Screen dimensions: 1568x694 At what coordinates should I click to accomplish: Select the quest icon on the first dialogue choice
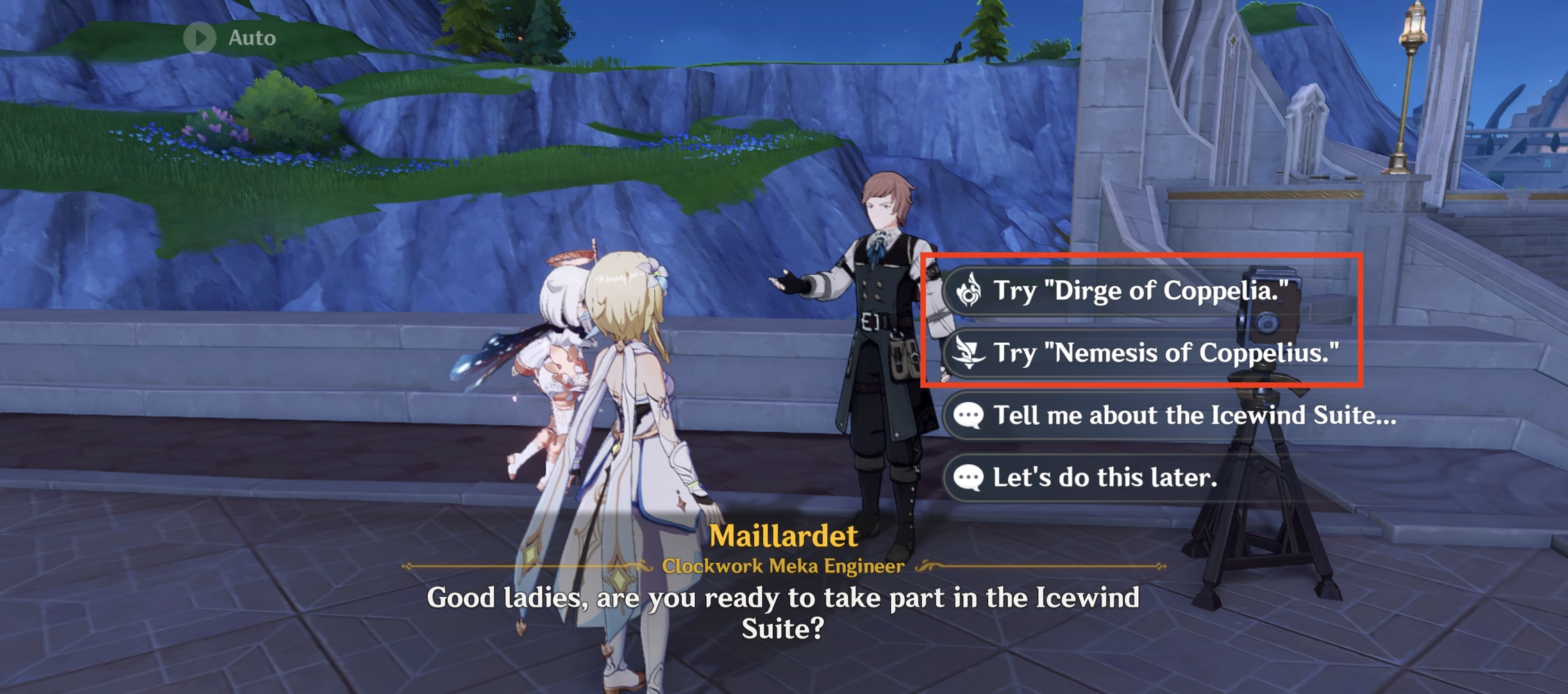pos(969,291)
